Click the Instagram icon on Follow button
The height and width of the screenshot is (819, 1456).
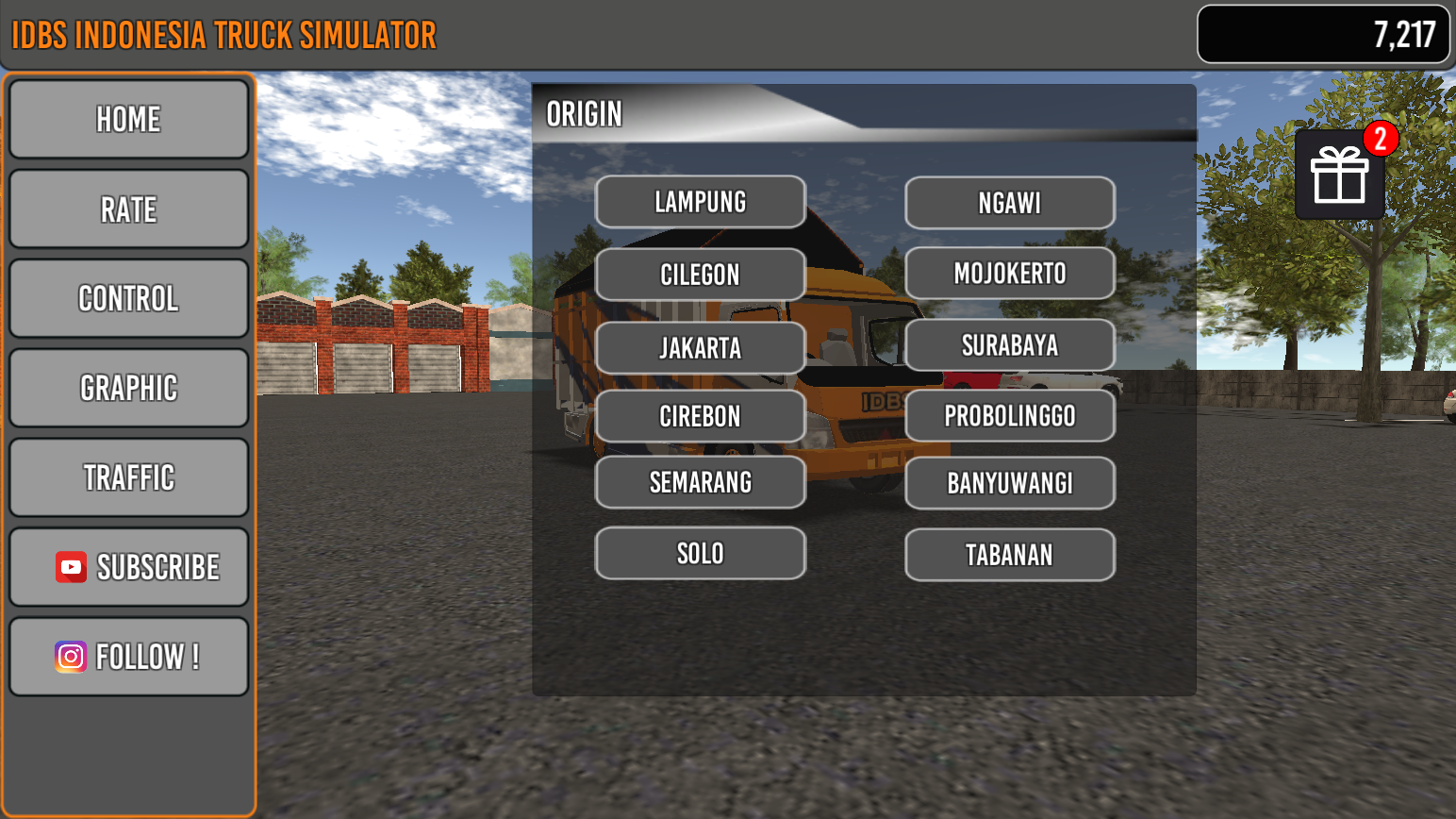(70, 656)
